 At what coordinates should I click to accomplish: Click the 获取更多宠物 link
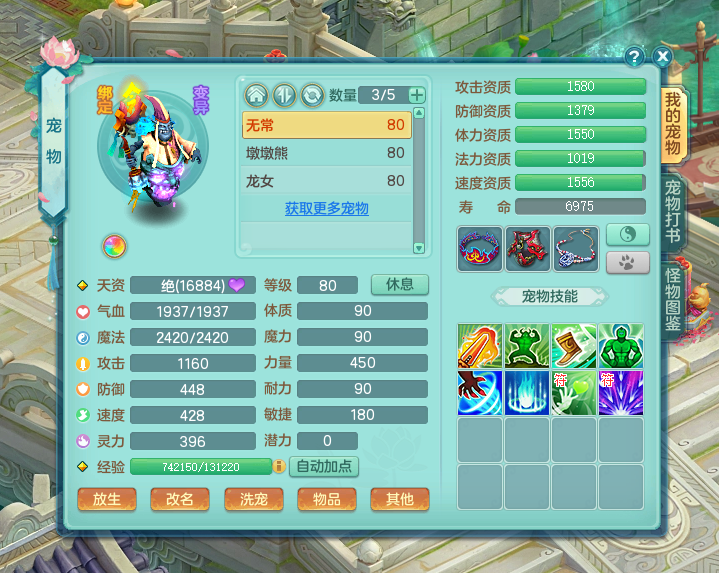pyautogui.click(x=326, y=209)
